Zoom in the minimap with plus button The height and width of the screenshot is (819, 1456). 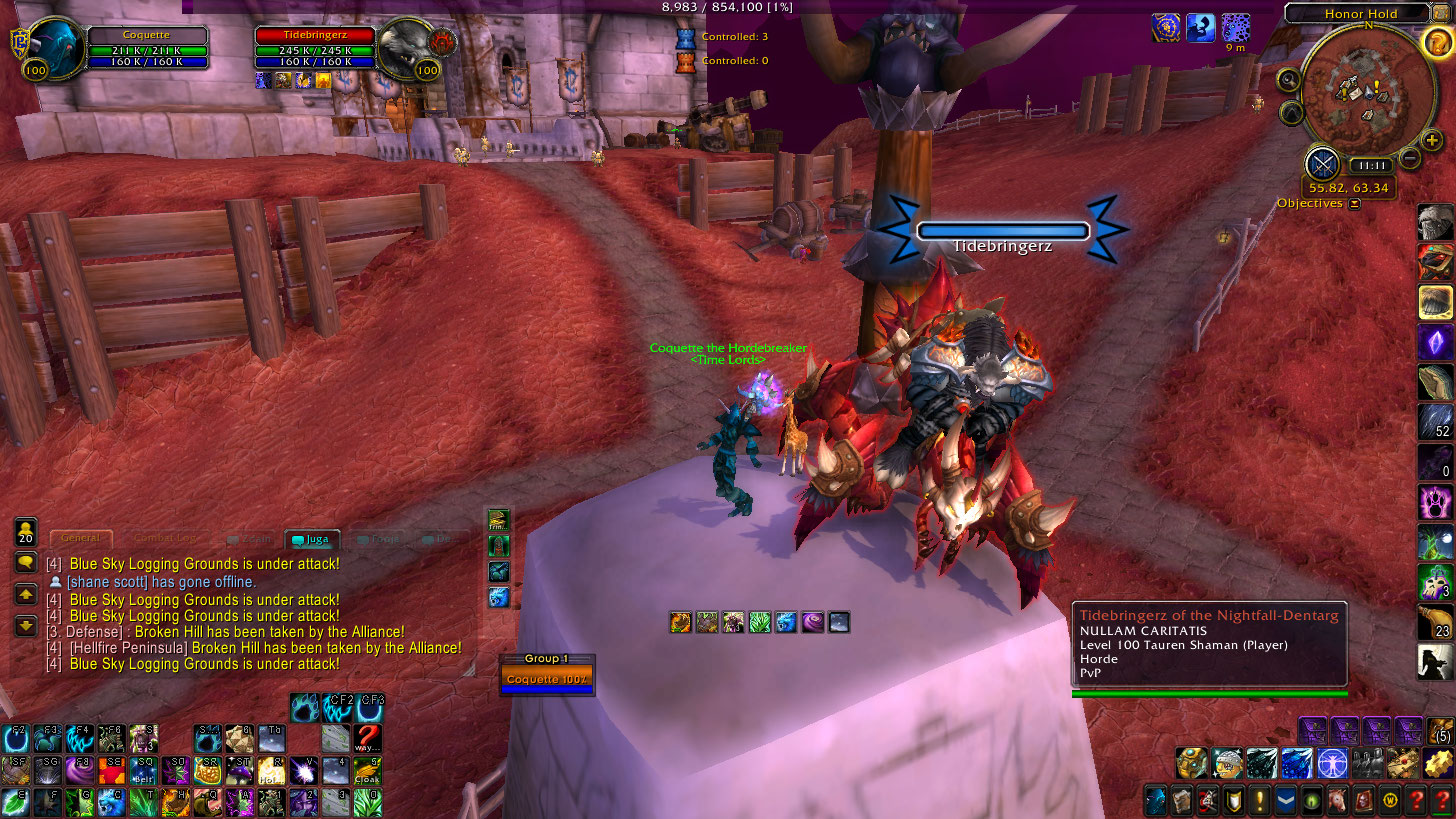pyautogui.click(x=1432, y=141)
